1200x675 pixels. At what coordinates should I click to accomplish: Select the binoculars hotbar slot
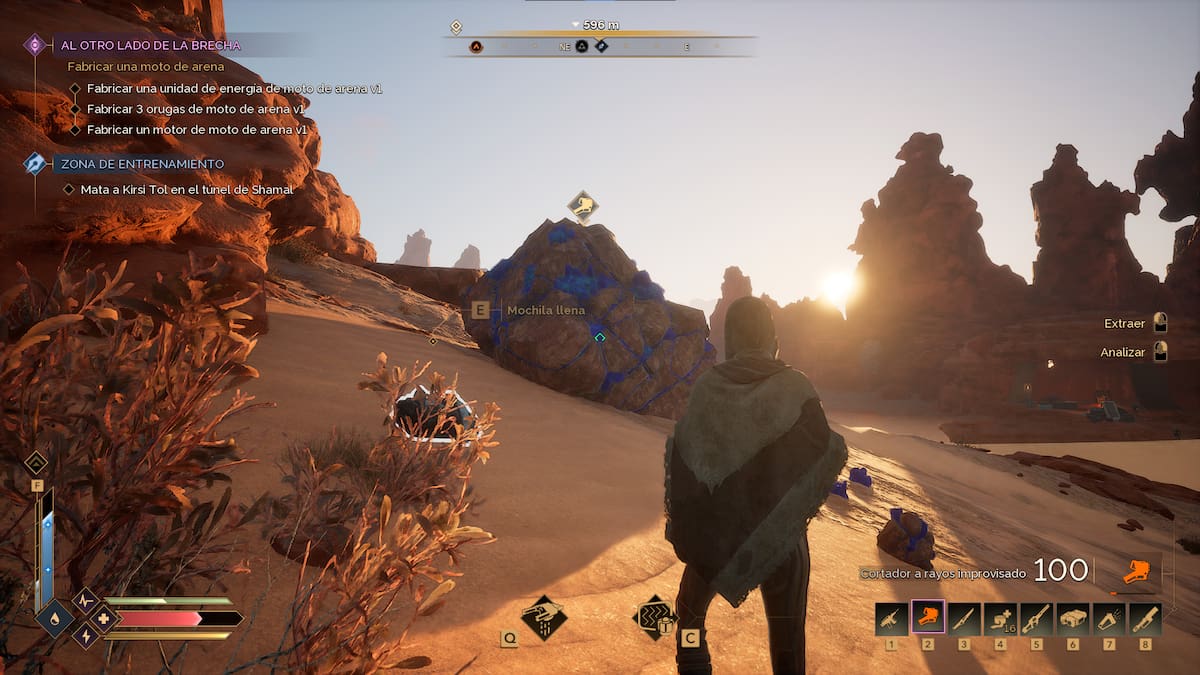coord(1073,619)
